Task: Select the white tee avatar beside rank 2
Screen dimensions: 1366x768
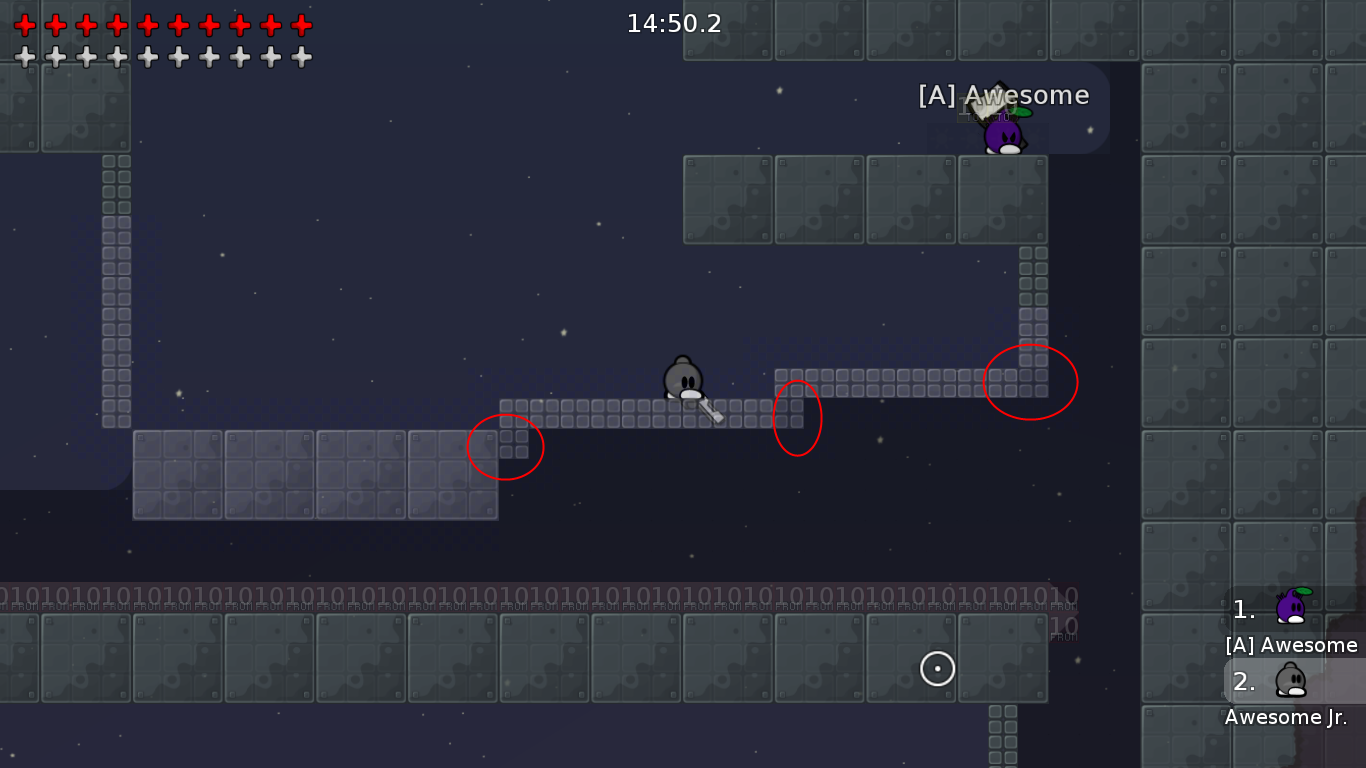Action: click(1290, 680)
